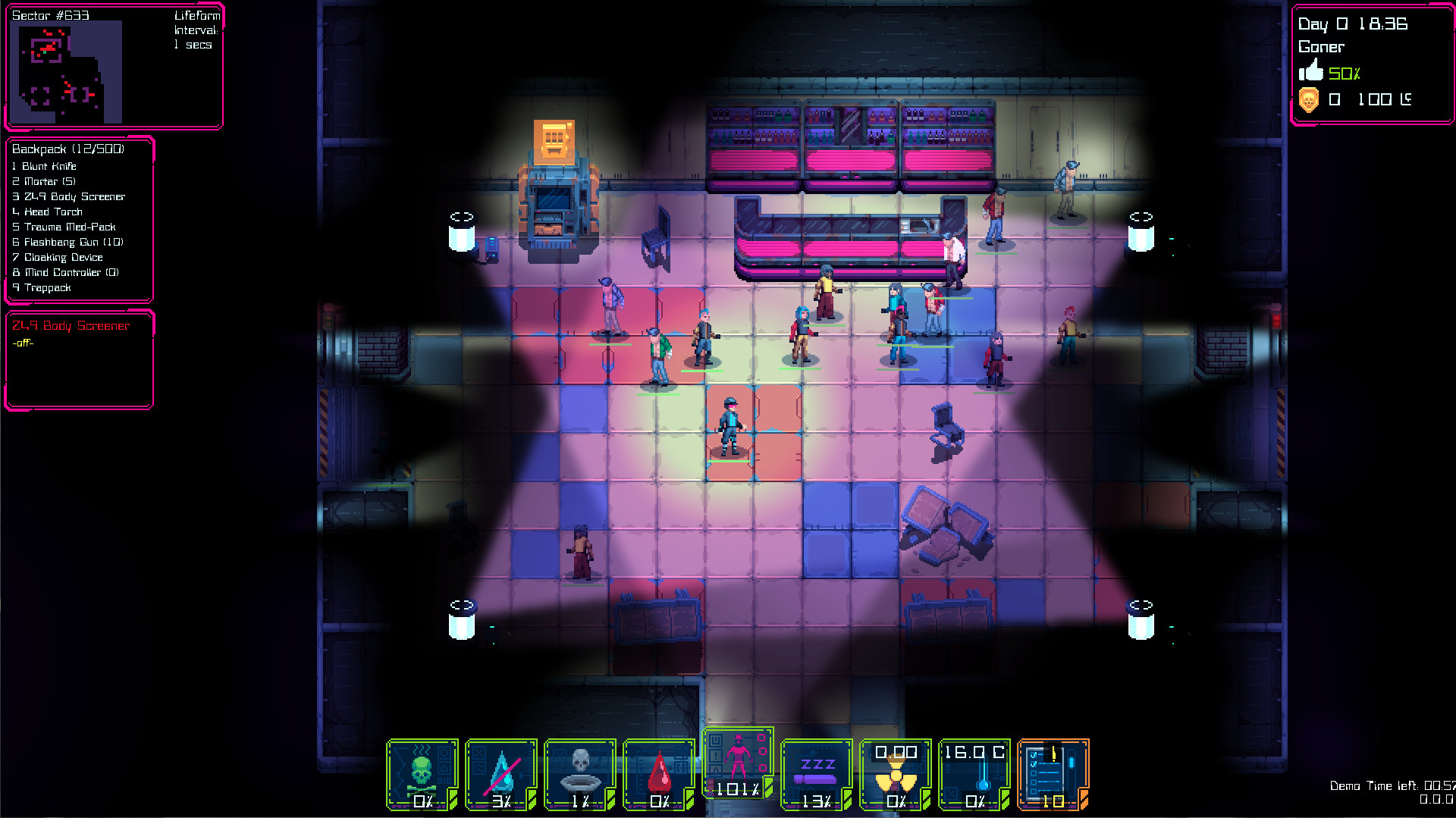Screen dimensions: 1456x818
Task: Click the temperature thermometer showing 16.0 C
Action: pos(974,769)
